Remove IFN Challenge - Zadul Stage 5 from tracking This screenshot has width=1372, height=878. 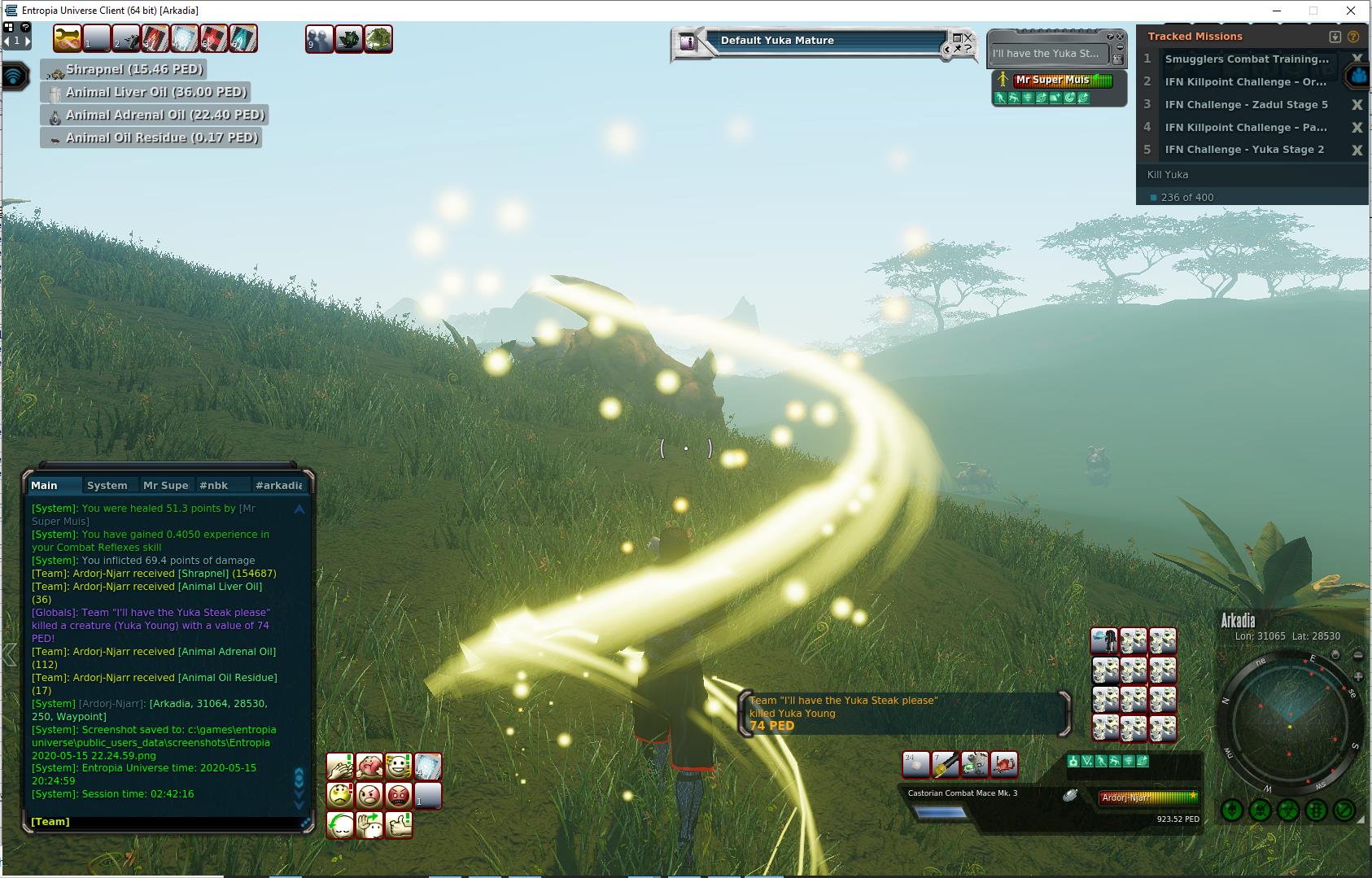[x=1357, y=104]
